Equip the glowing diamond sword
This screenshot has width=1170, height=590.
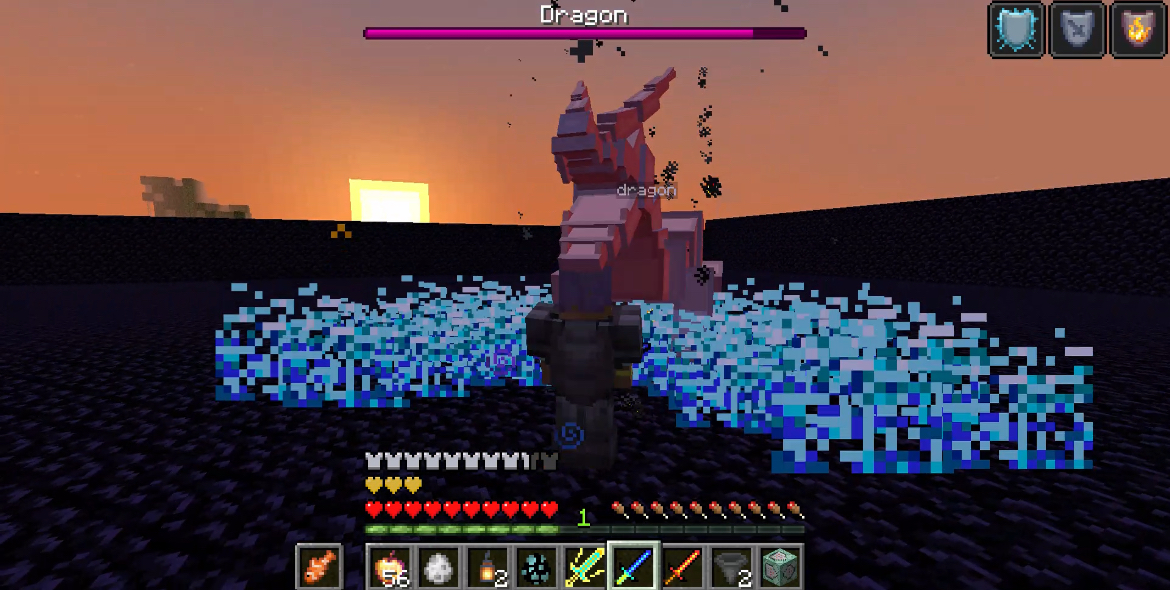585,567
